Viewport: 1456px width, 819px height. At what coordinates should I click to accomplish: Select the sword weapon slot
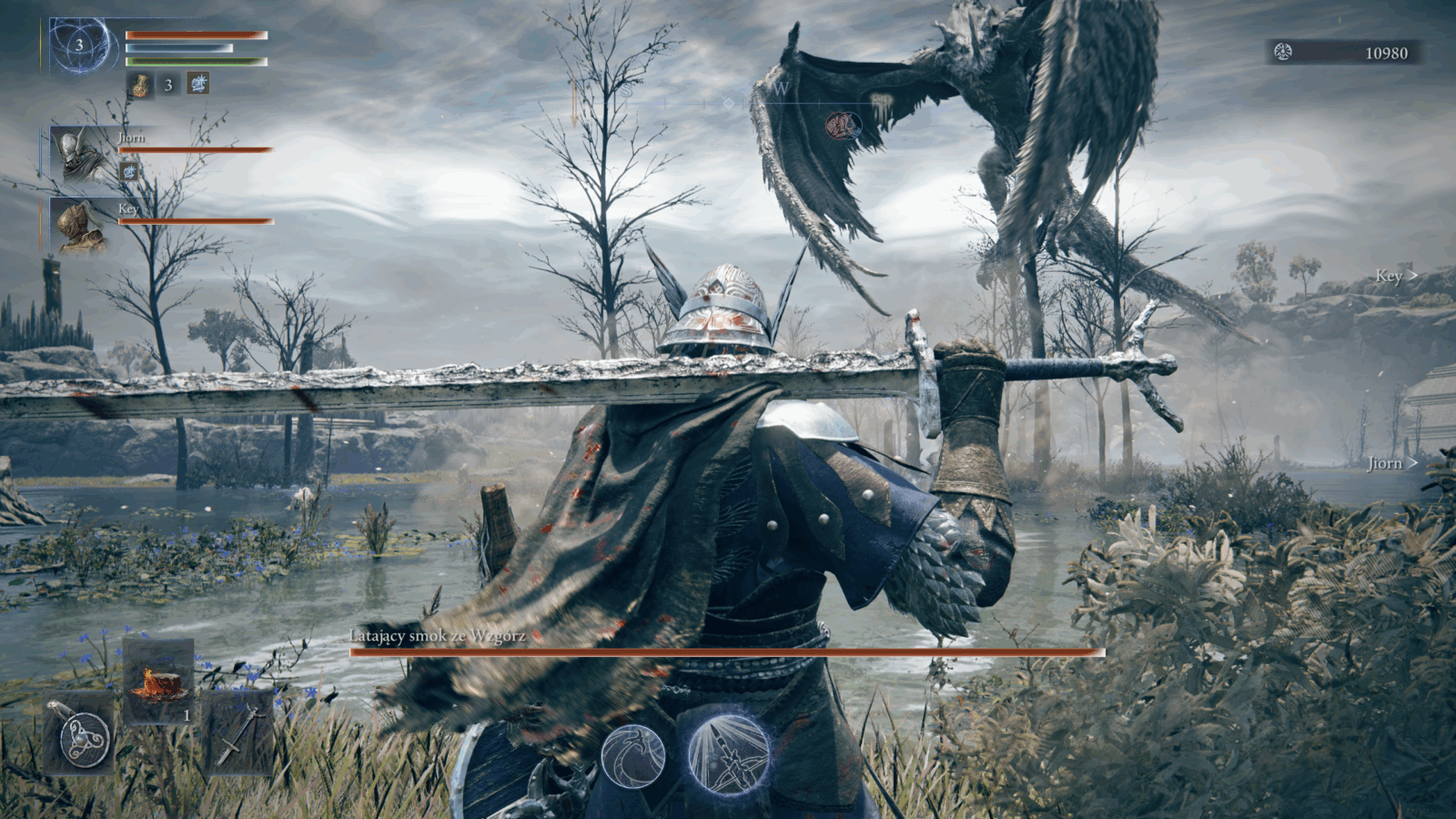[240, 735]
